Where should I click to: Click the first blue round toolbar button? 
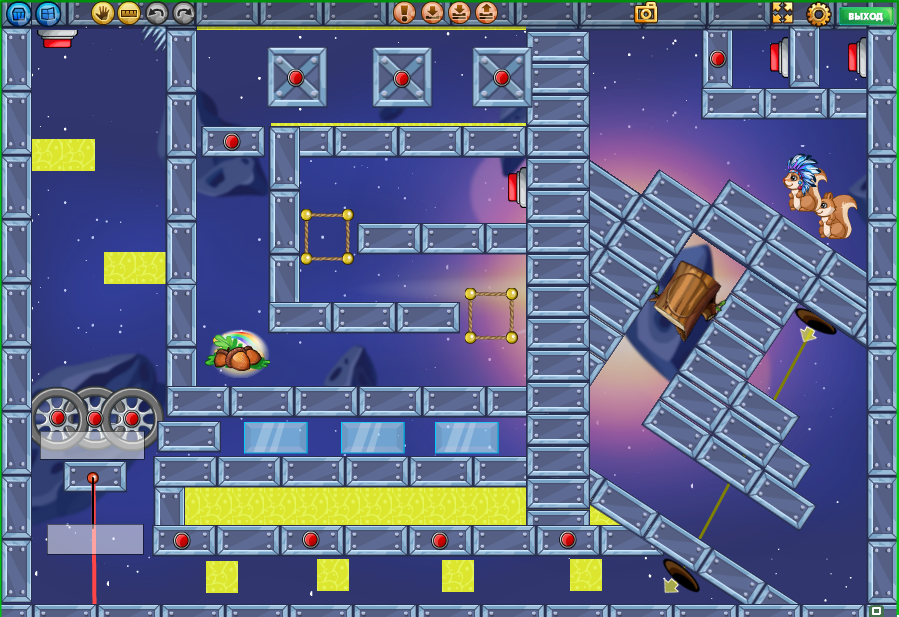coord(19,14)
